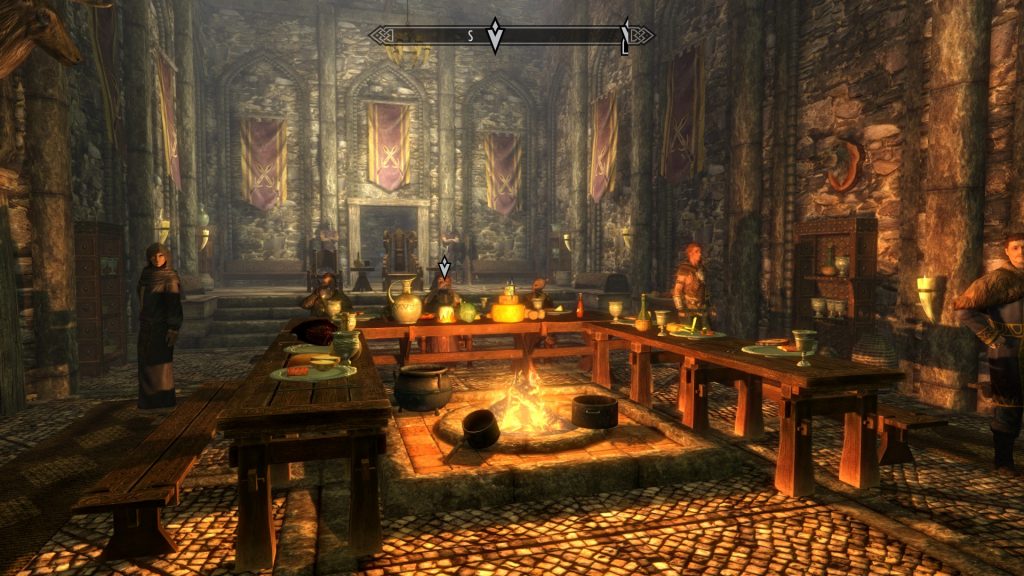Image resolution: width=1024 pixels, height=576 pixels.
Task: Select the floating quest marker above the seated NPC
Action: coord(444,267)
